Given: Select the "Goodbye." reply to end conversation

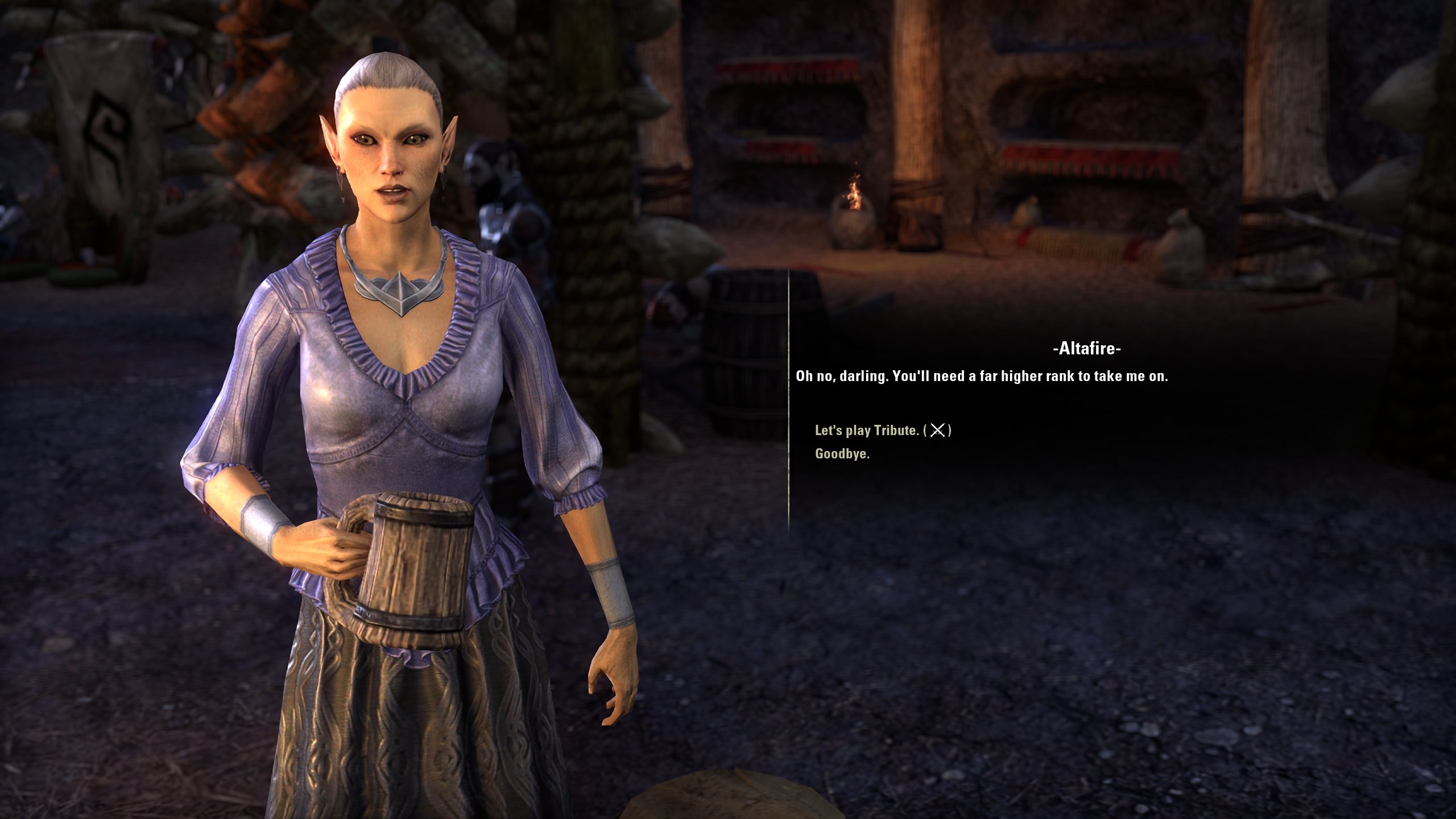Looking at the screenshot, I should pos(842,454).
